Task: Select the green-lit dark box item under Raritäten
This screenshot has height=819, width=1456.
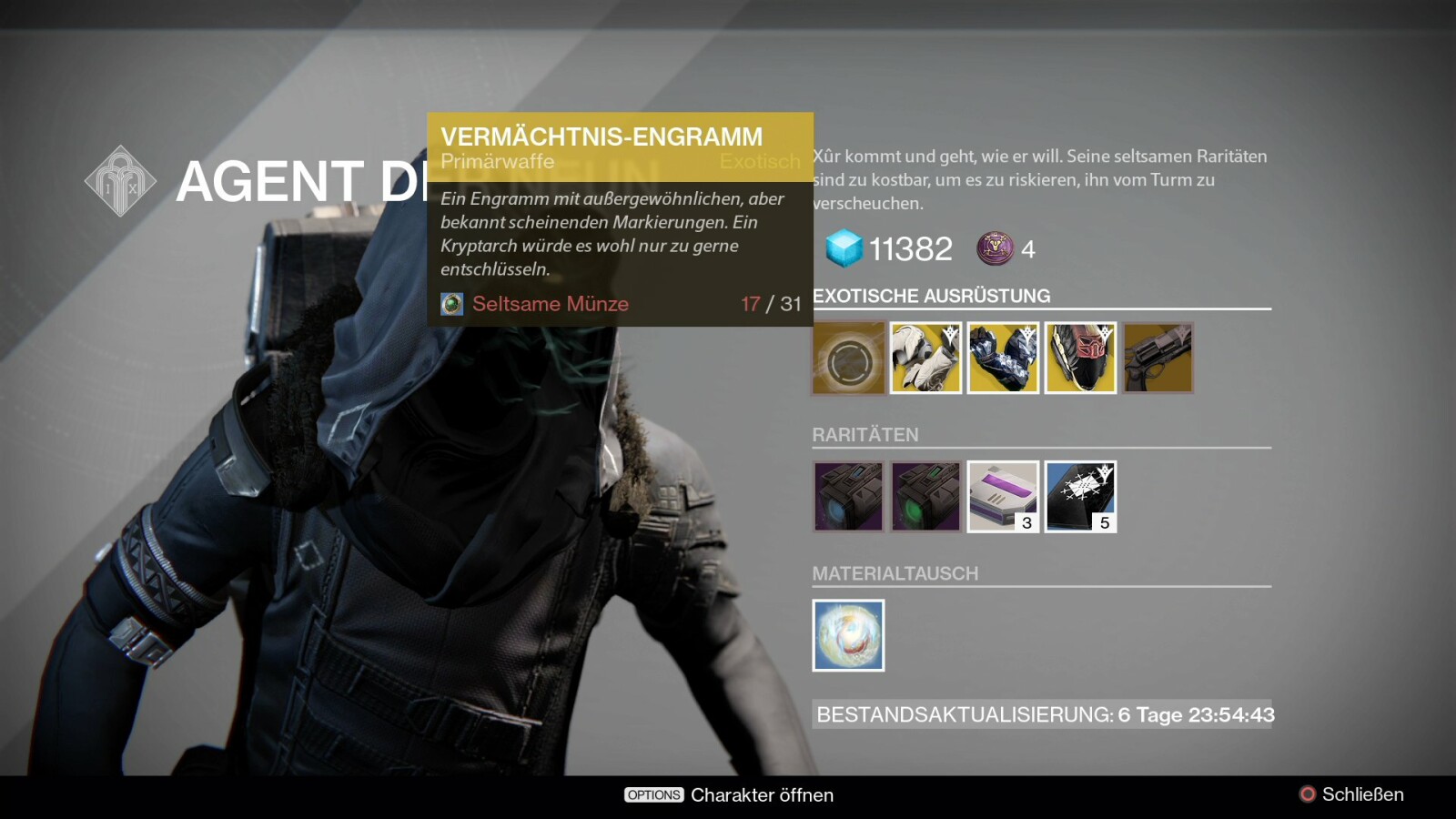Action: point(925,497)
